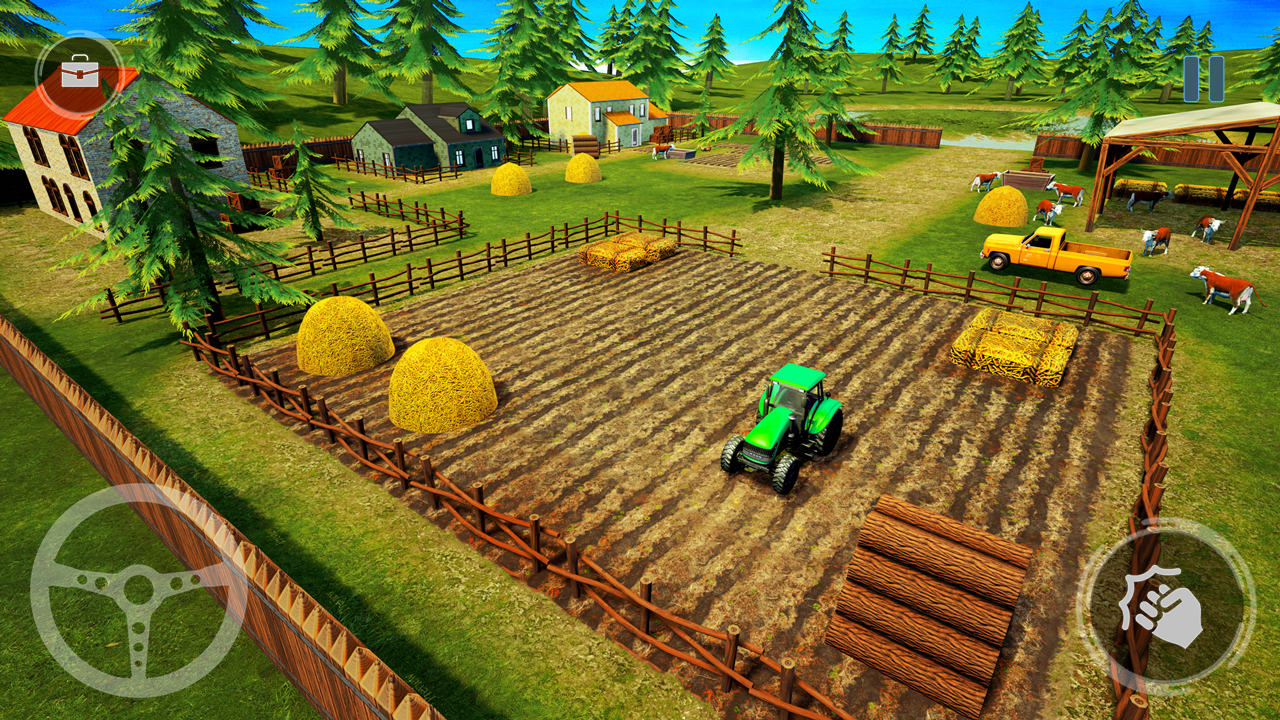Viewport: 1280px width, 720px height.
Task: Click the round yellow haystack
Action: 345,340
